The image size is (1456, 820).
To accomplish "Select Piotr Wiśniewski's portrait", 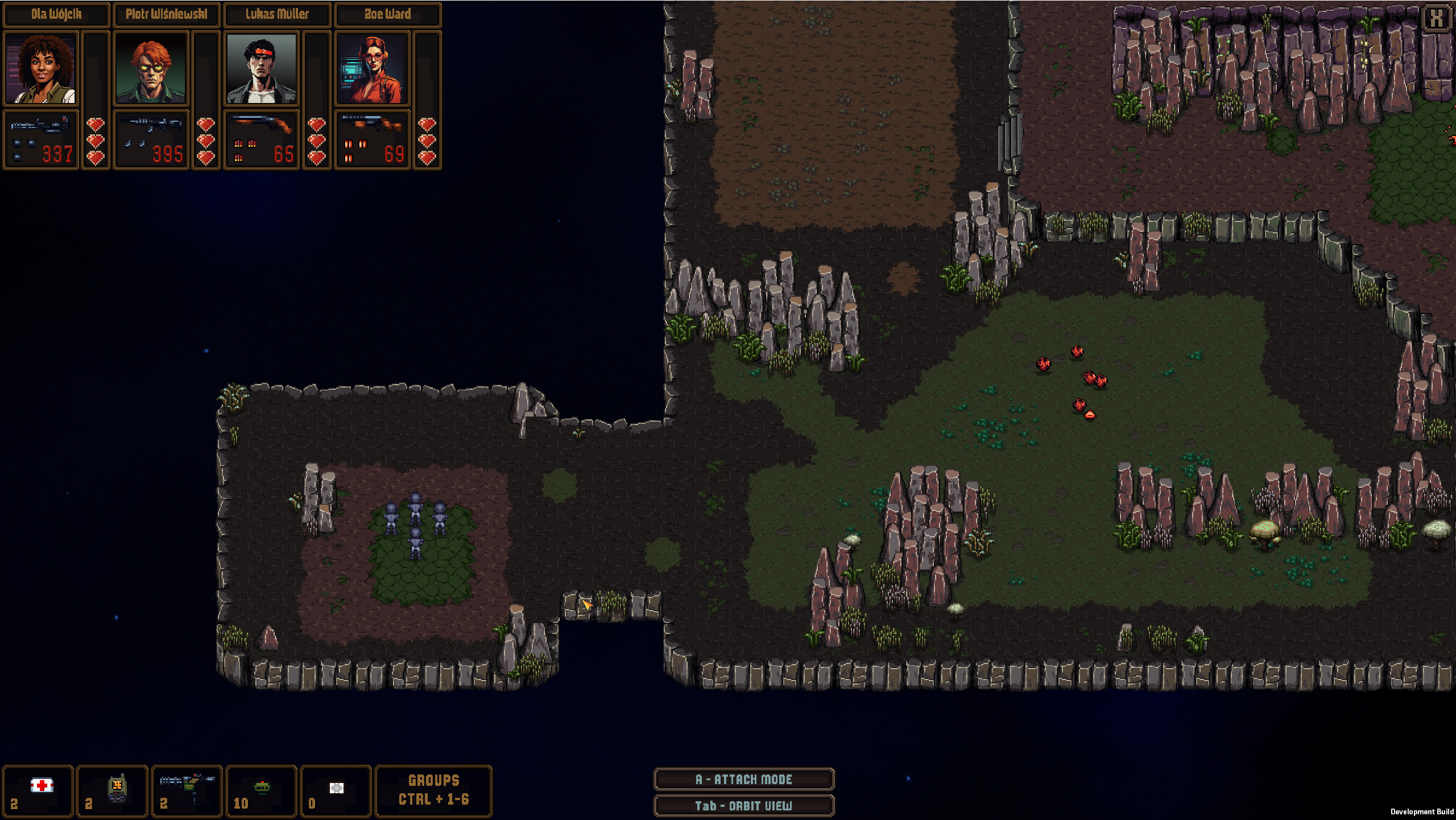I will pos(151,69).
